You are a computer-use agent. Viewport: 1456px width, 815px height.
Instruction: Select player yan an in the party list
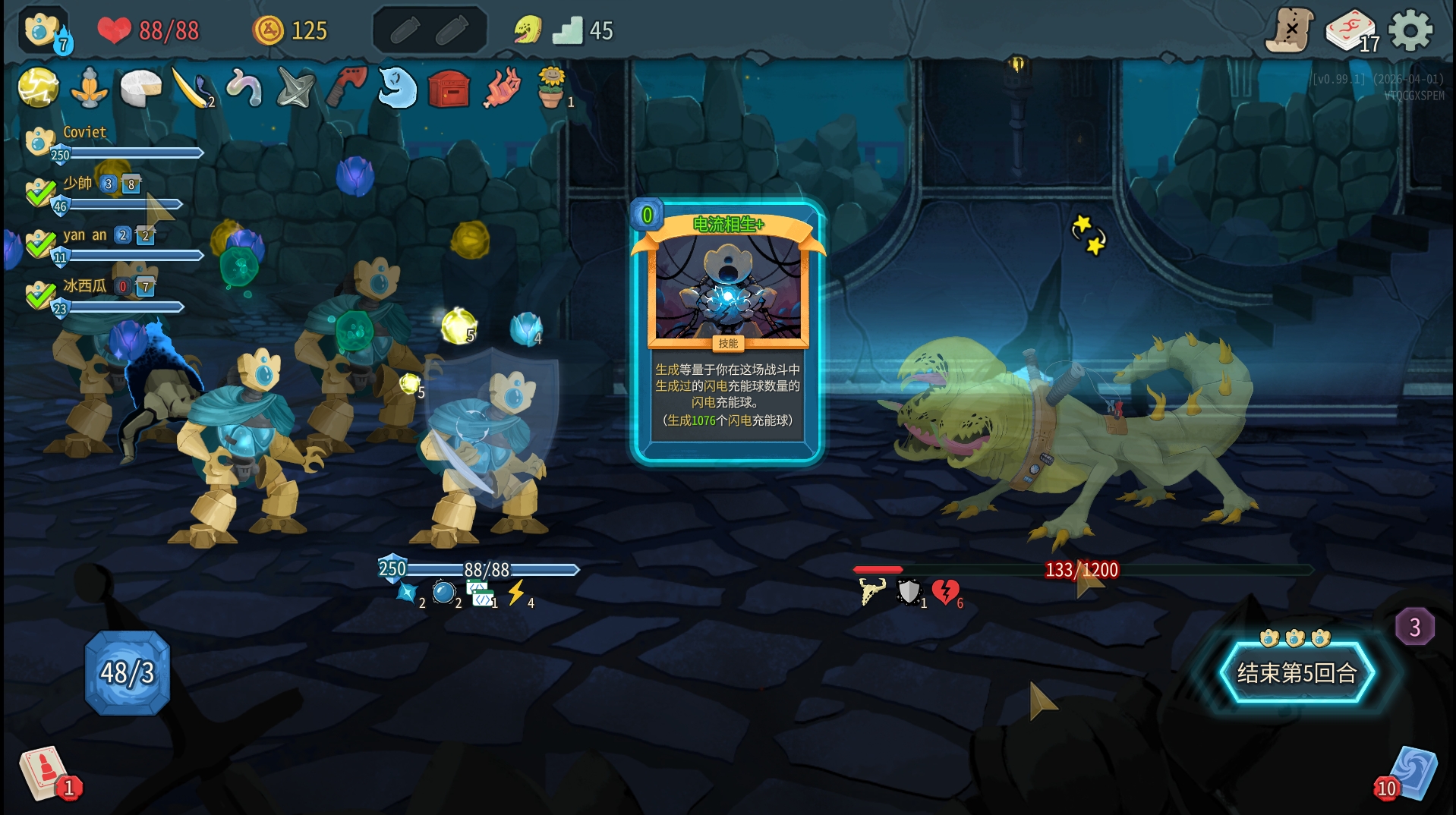pos(84,235)
